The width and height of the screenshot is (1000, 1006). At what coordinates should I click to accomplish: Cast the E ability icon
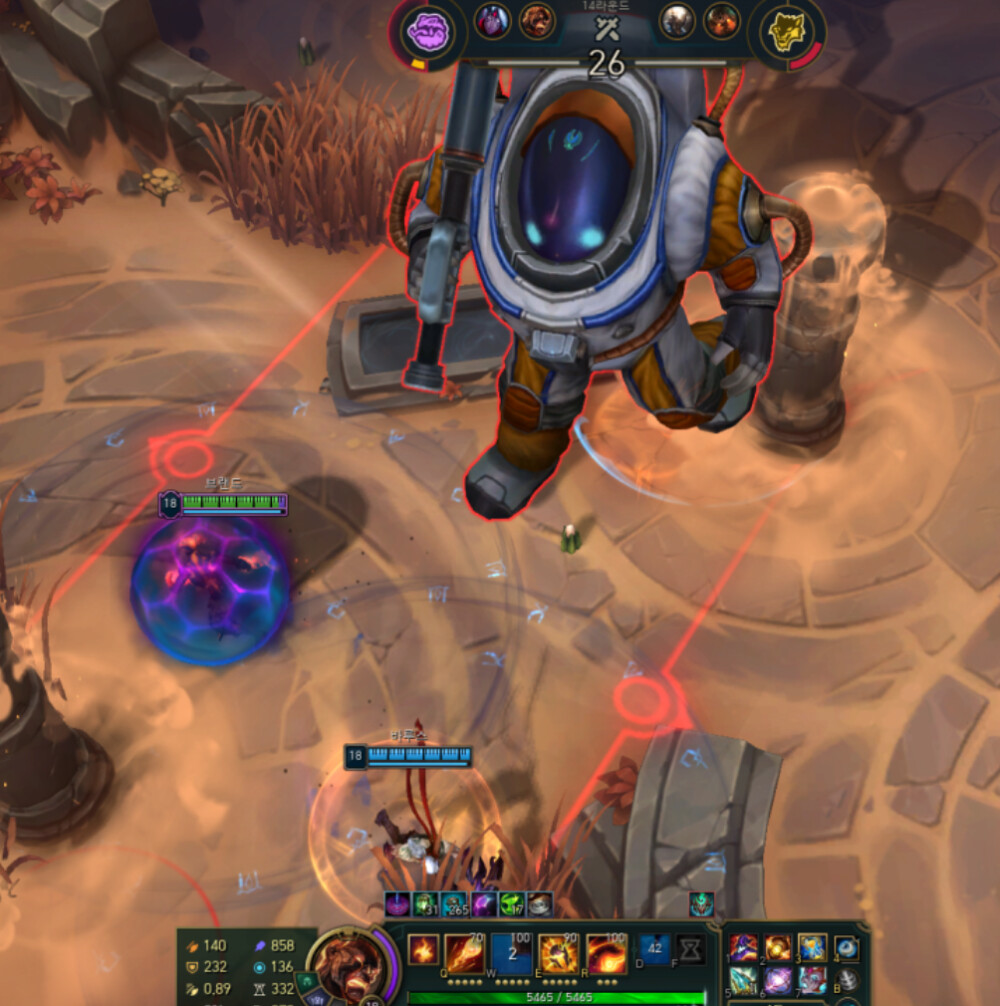pyautogui.click(x=559, y=954)
